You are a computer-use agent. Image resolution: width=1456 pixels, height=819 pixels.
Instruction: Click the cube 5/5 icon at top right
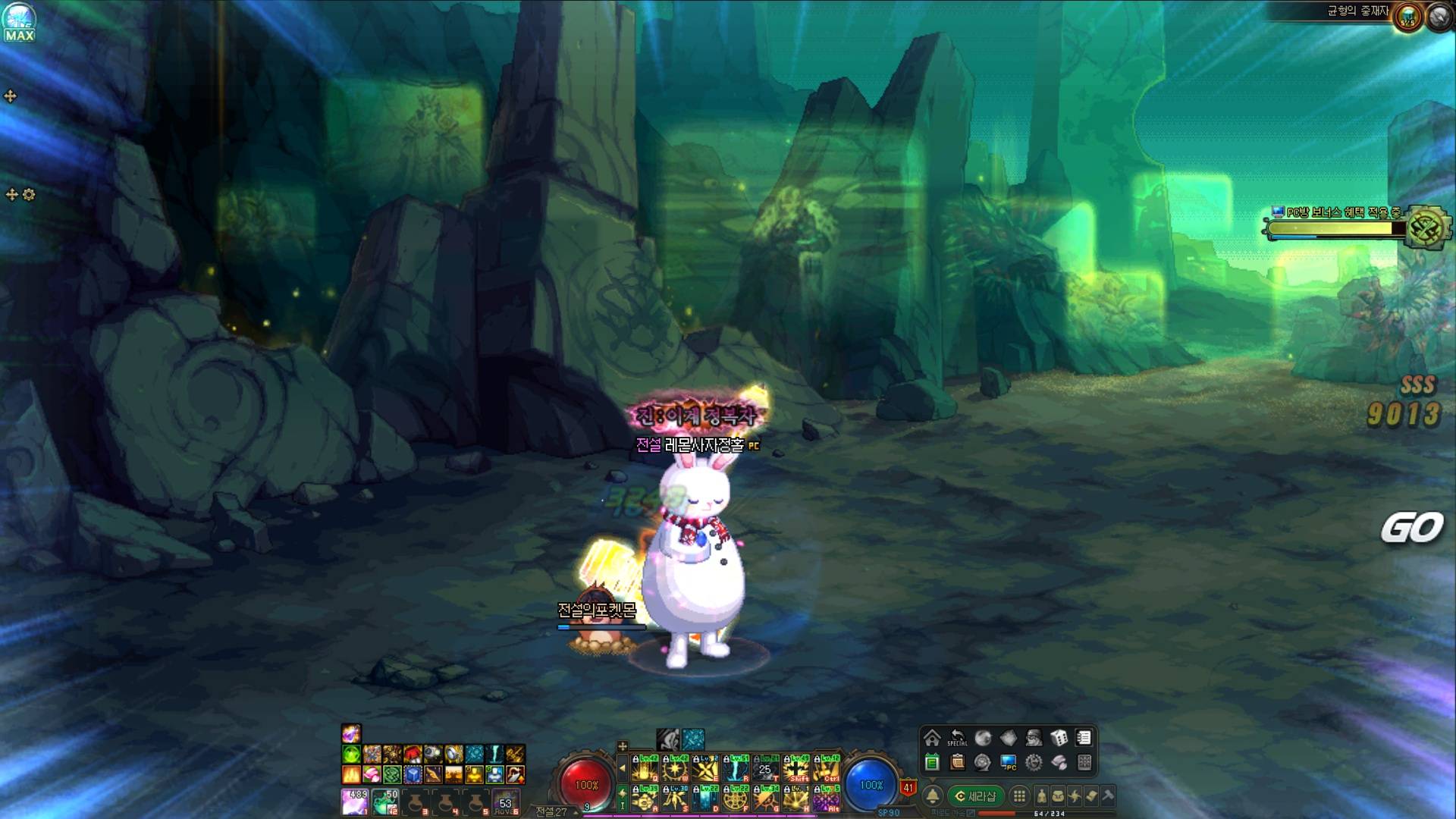click(x=1408, y=17)
